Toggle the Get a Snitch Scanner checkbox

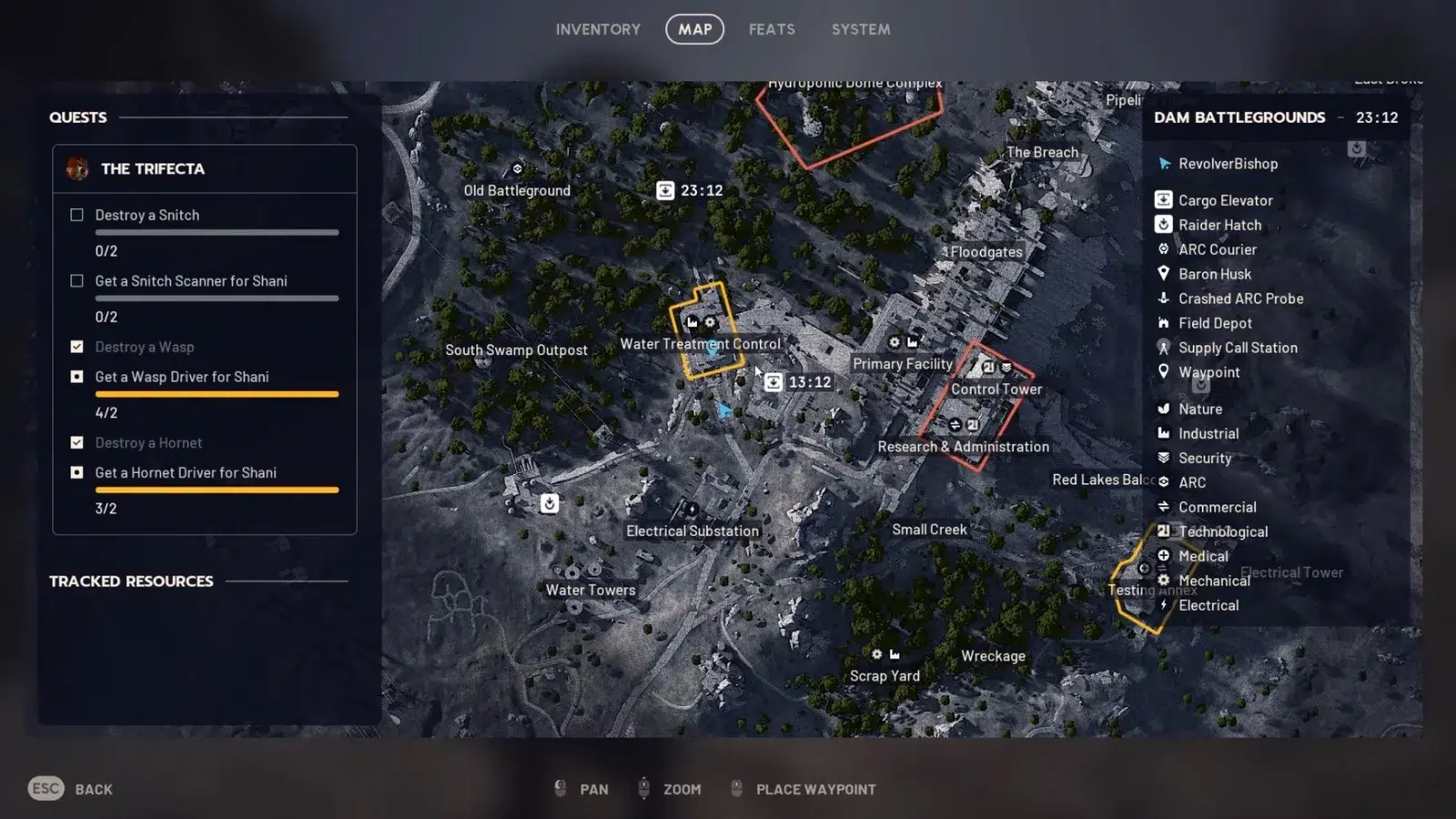point(77,280)
